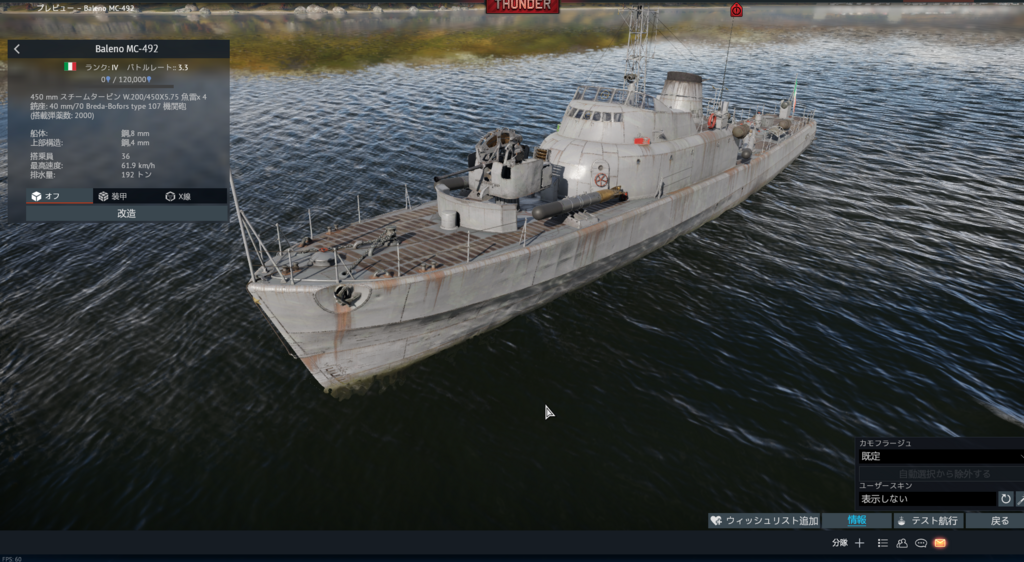Collapse the Baleno MC-492 info panel arrow

point(17,48)
